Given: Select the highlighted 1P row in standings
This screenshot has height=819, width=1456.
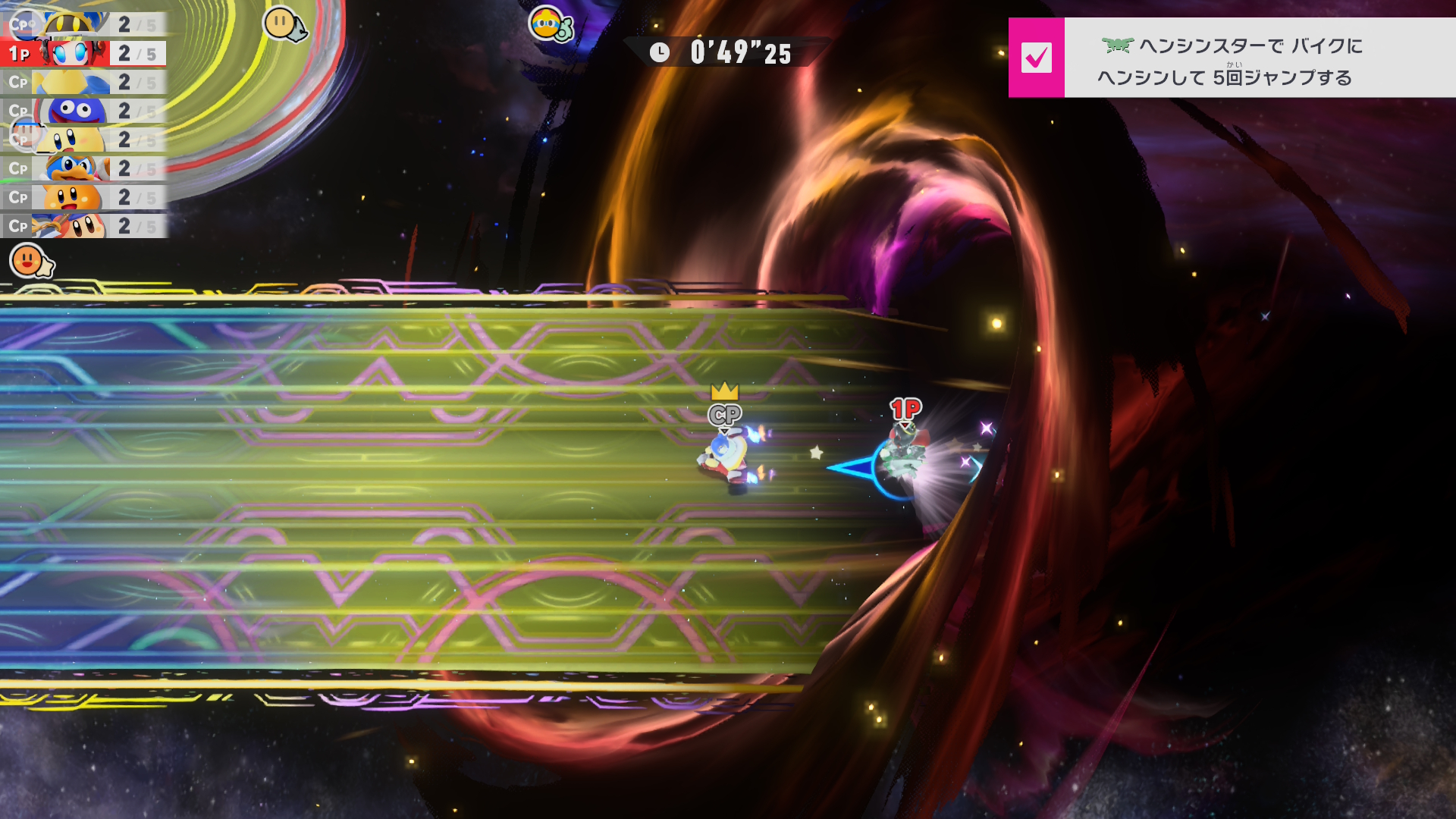Looking at the screenshot, I should [83, 54].
